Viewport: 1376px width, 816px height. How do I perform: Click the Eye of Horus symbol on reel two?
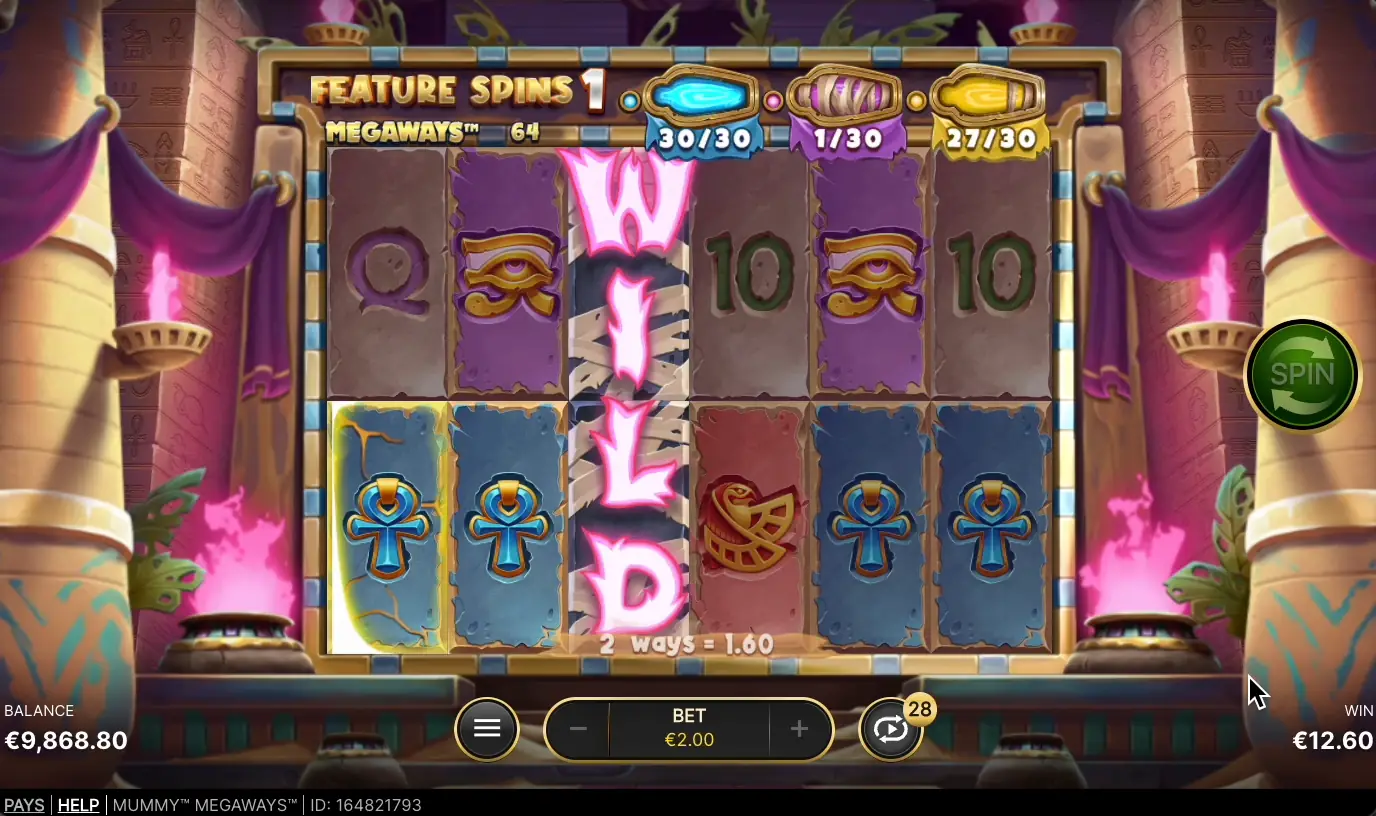coord(506,270)
